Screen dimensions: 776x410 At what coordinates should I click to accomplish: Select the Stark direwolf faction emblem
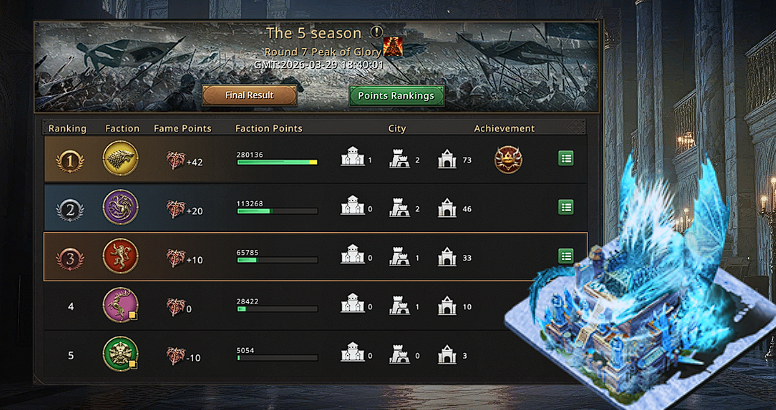[x=120, y=159]
